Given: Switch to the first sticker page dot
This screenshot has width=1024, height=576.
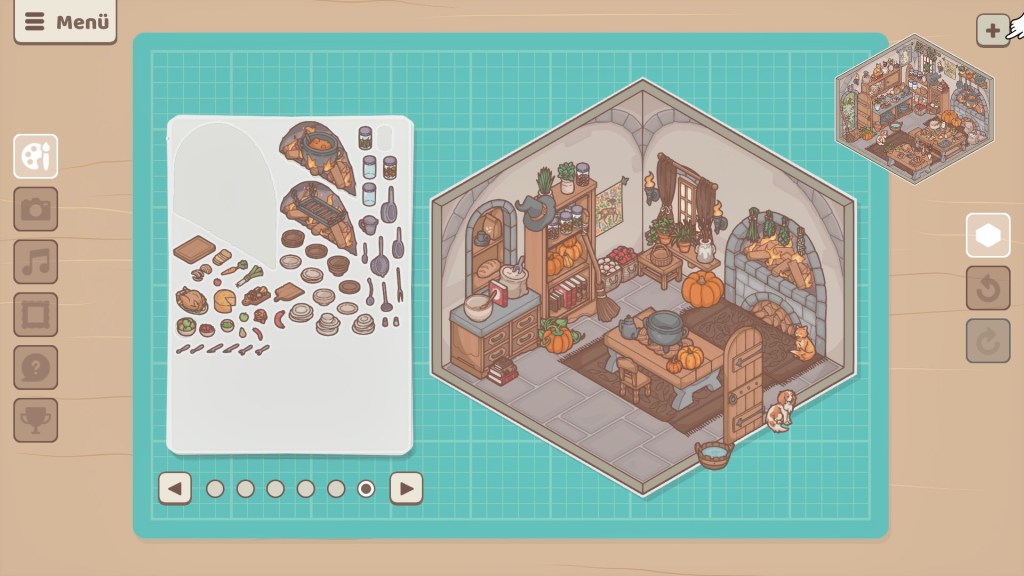Looking at the screenshot, I should click(x=215, y=488).
